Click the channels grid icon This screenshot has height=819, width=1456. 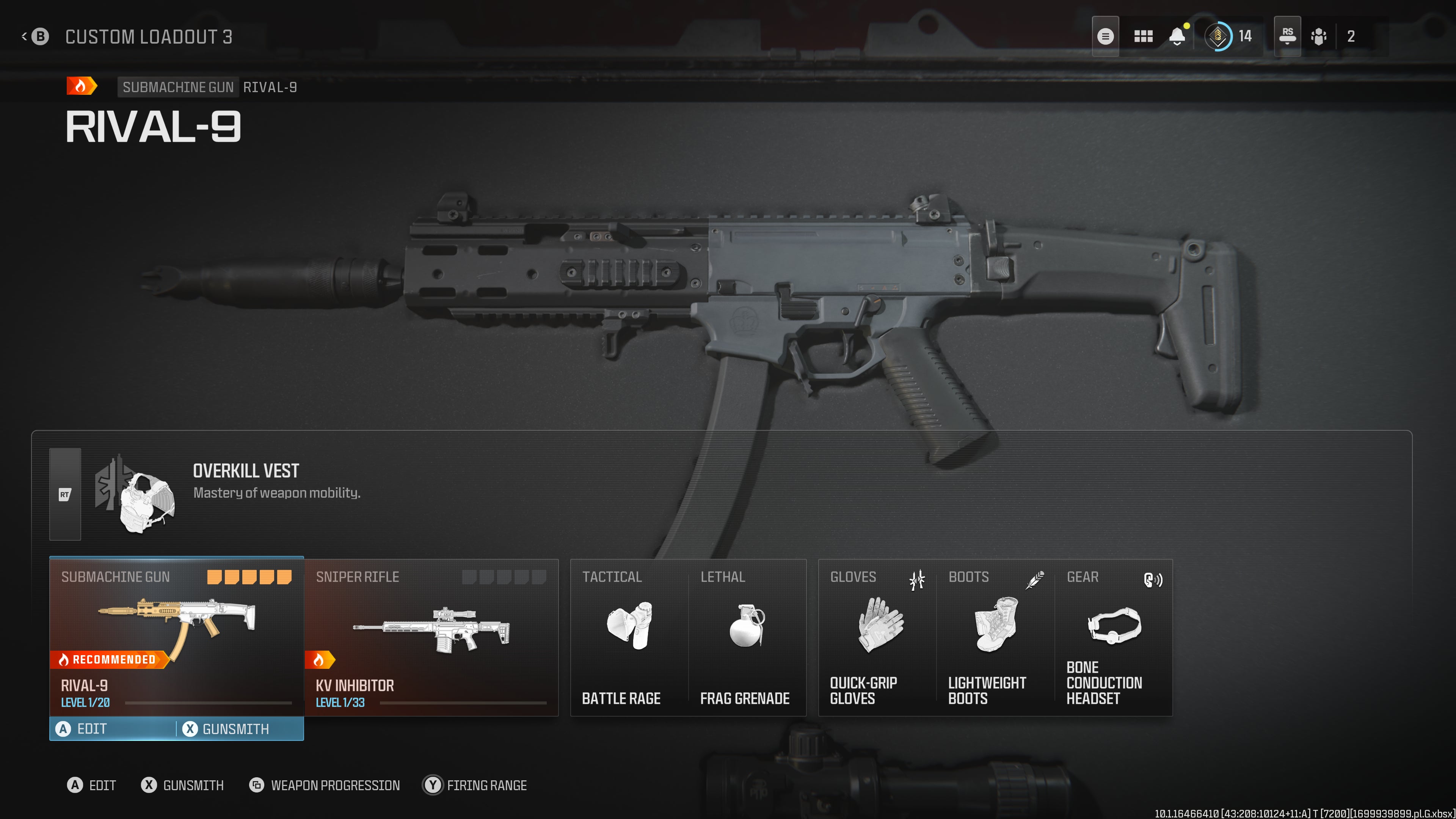pos(1143,36)
